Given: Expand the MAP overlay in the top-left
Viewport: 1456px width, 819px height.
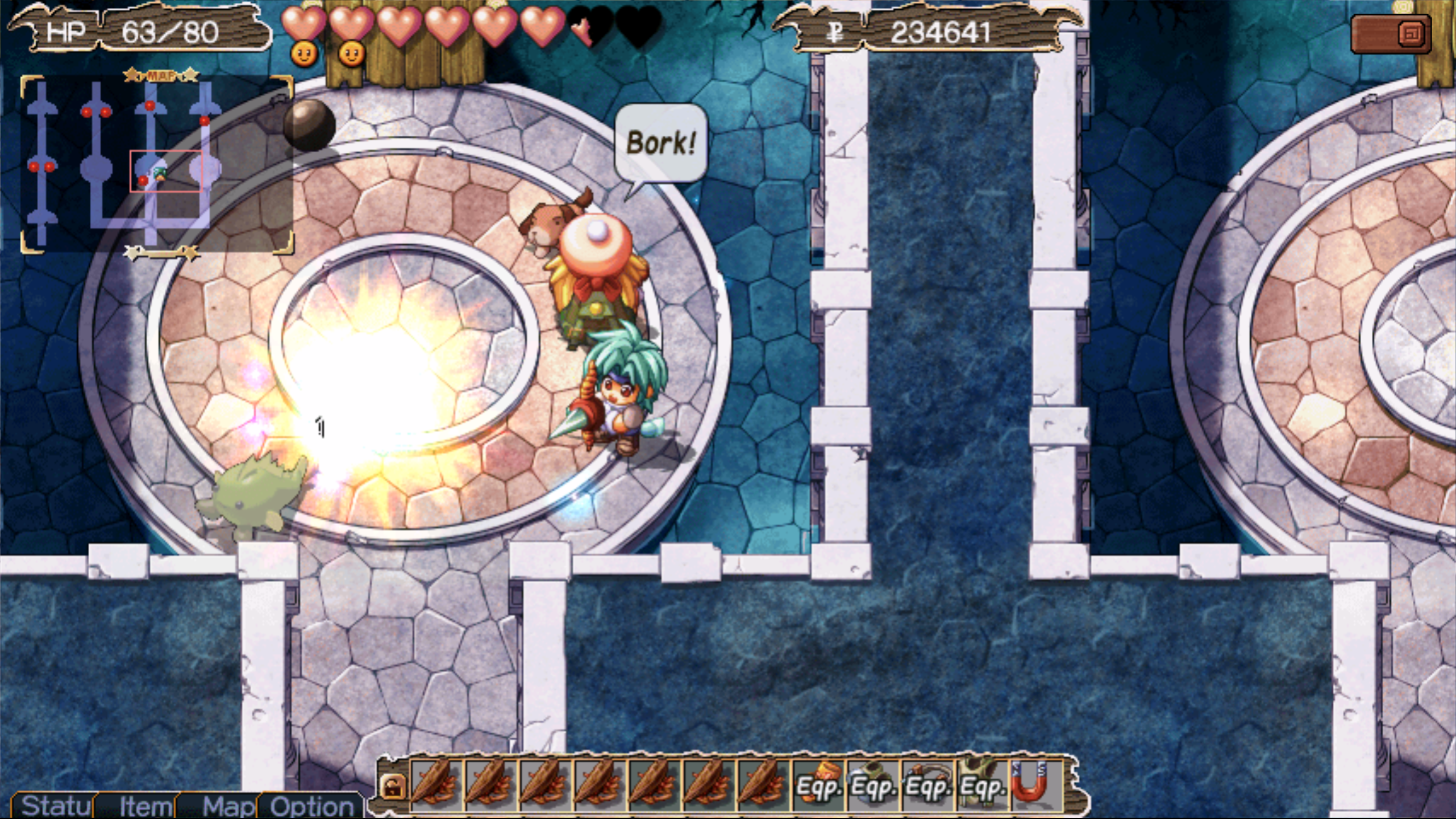Looking at the screenshot, I should [161, 74].
